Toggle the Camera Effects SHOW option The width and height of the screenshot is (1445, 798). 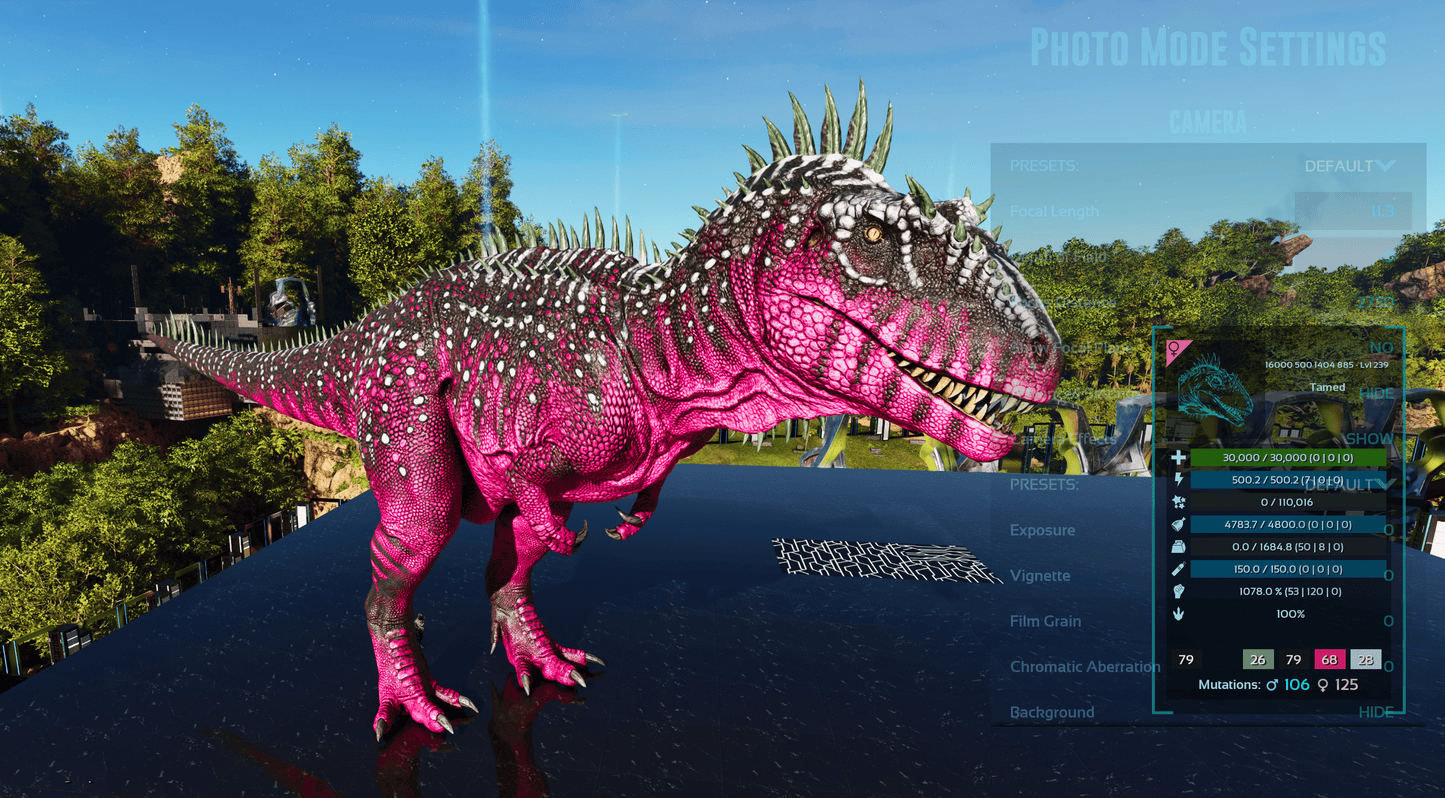pyautogui.click(x=1369, y=439)
